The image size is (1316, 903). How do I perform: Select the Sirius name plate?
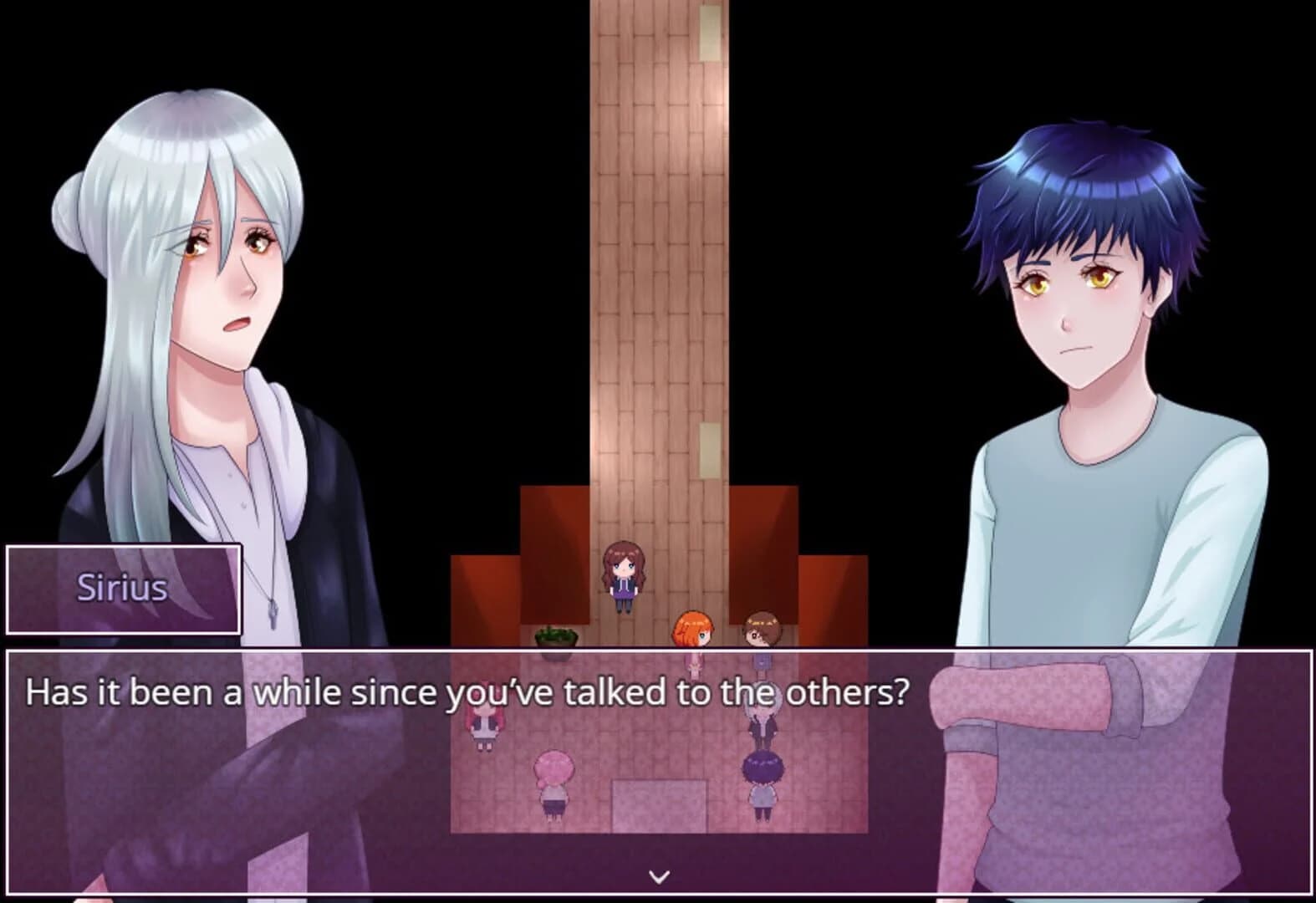click(122, 589)
